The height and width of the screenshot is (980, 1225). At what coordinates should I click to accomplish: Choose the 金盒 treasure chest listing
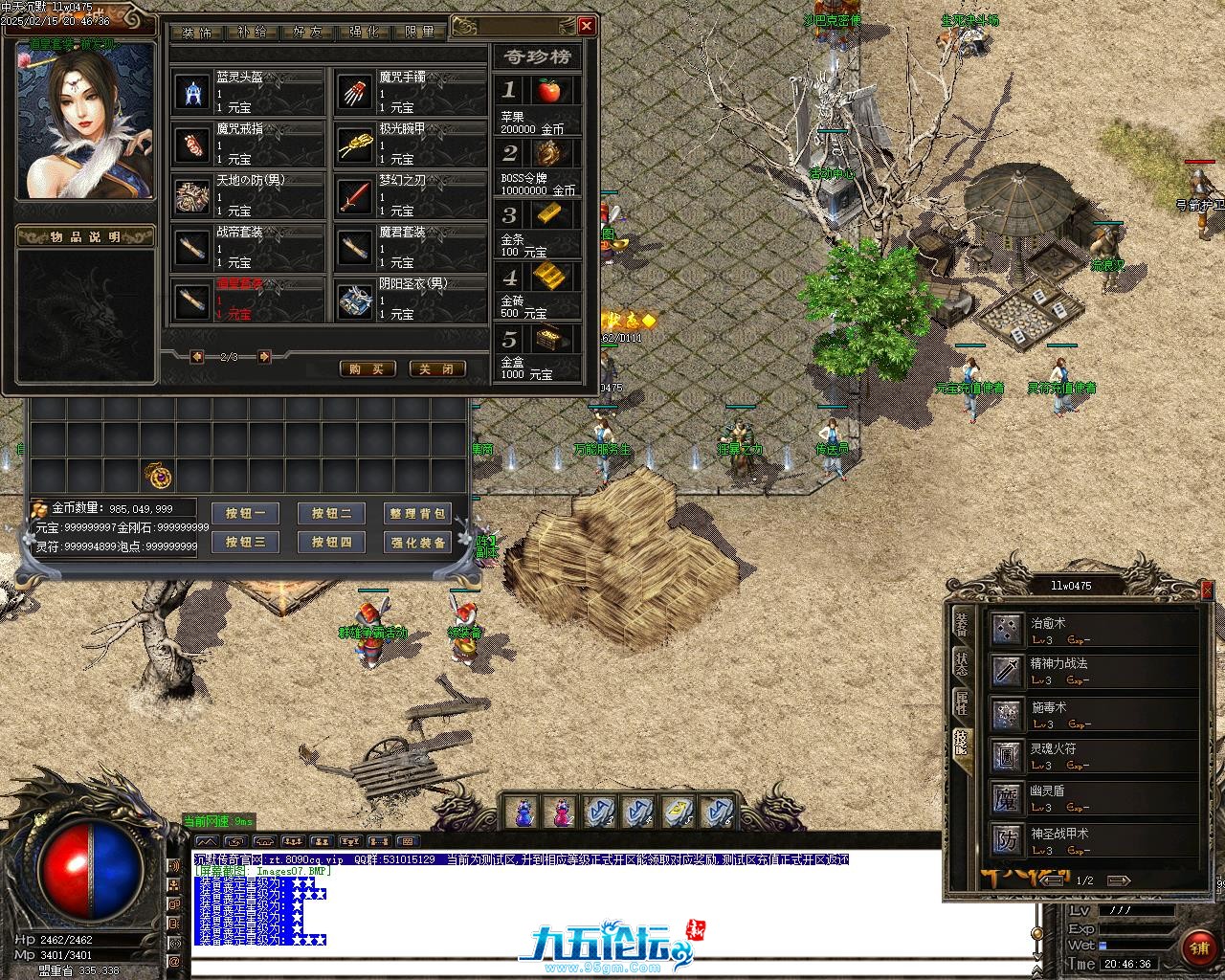pyautogui.click(x=548, y=339)
